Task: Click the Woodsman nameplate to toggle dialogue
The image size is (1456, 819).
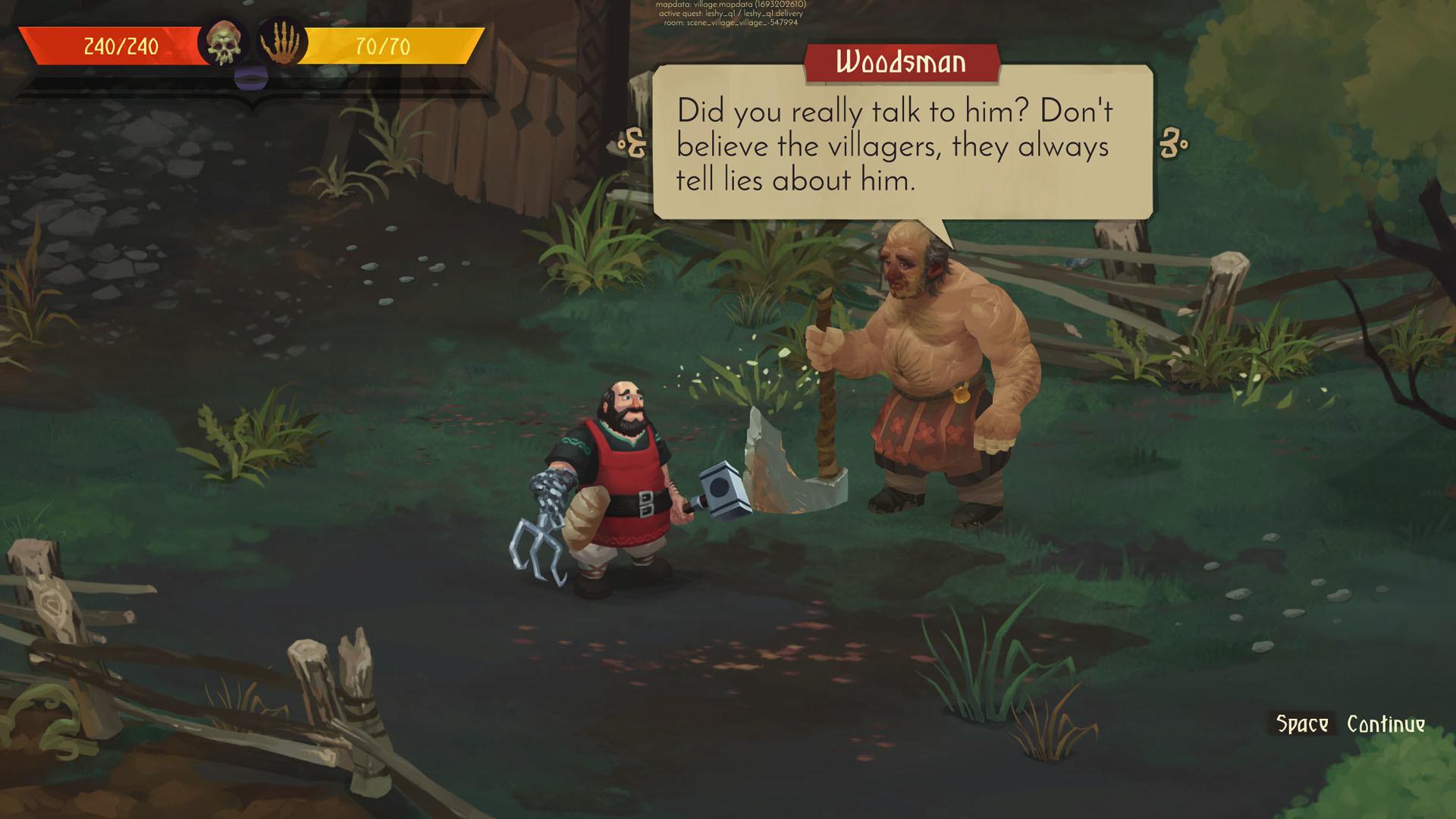Action: [903, 62]
